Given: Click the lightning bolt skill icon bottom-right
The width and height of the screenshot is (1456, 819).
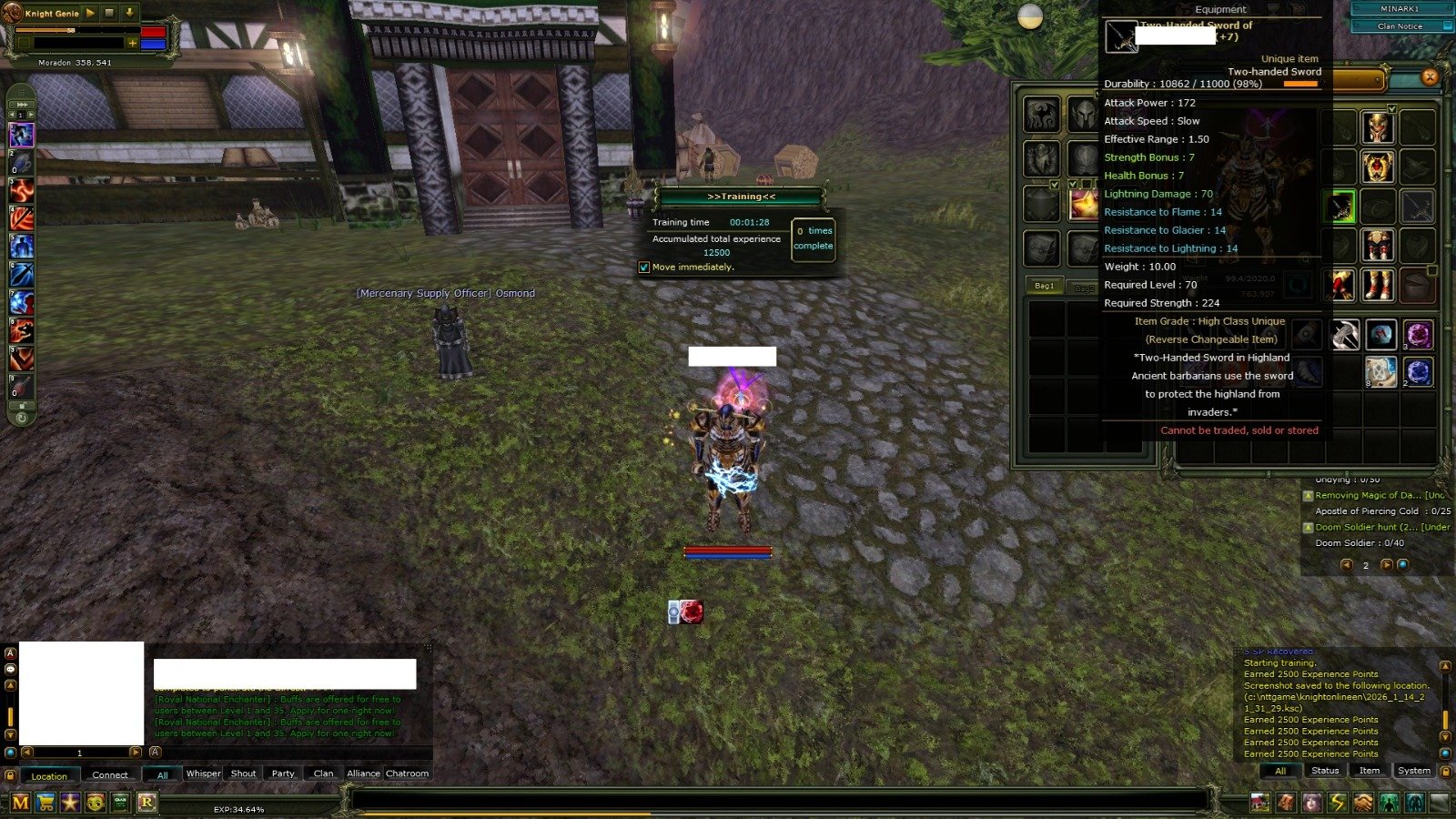Looking at the screenshot, I should [1337, 803].
